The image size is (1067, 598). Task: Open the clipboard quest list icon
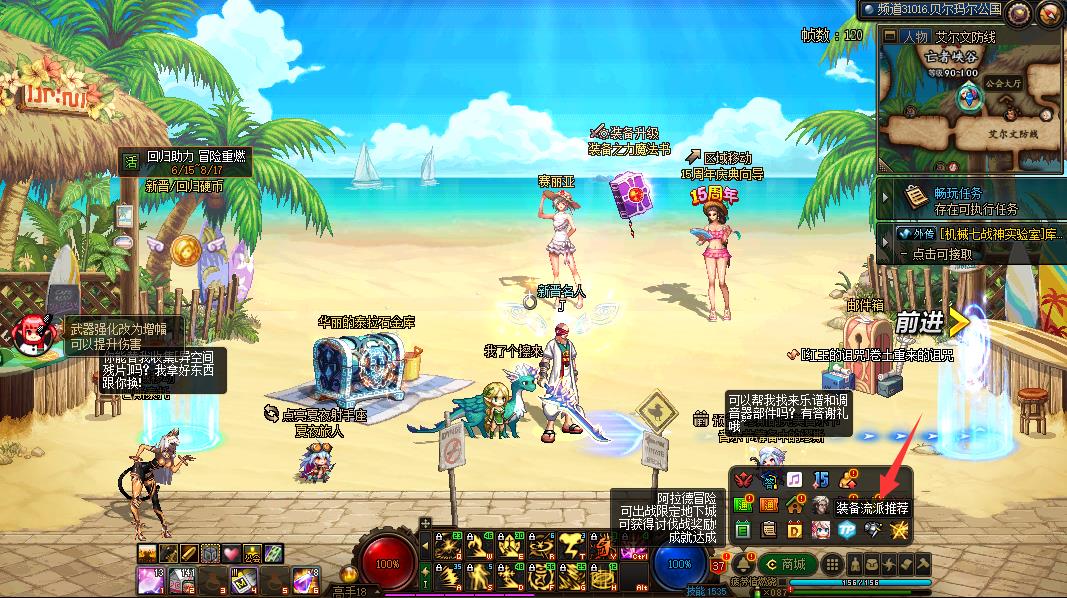(x=768, y=529)
